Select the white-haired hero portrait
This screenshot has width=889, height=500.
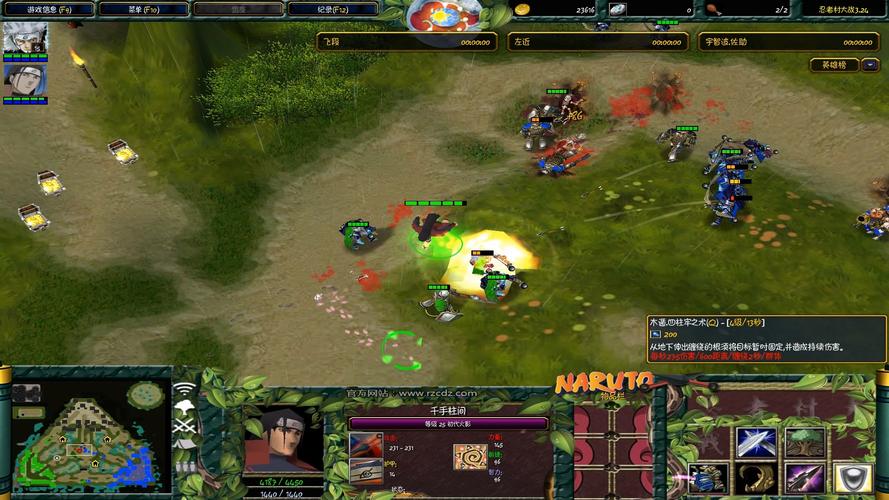point(23,39)
